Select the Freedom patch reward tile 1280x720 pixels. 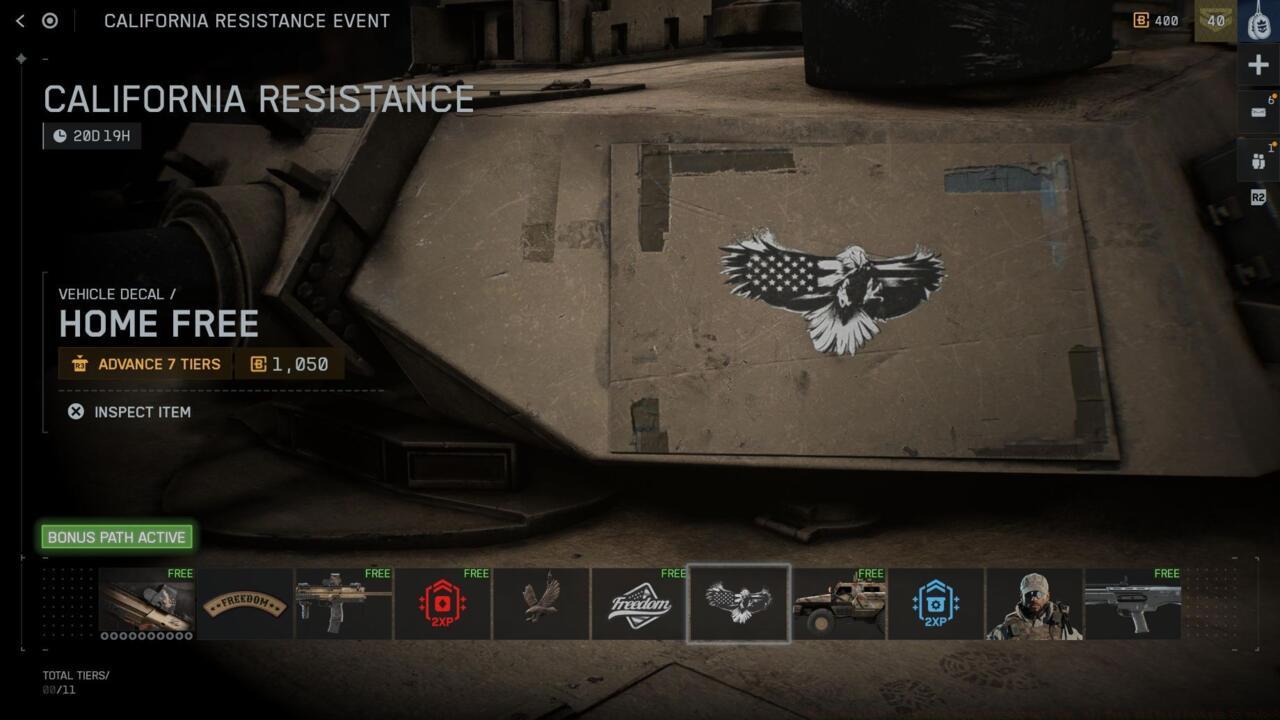point(245,604)
